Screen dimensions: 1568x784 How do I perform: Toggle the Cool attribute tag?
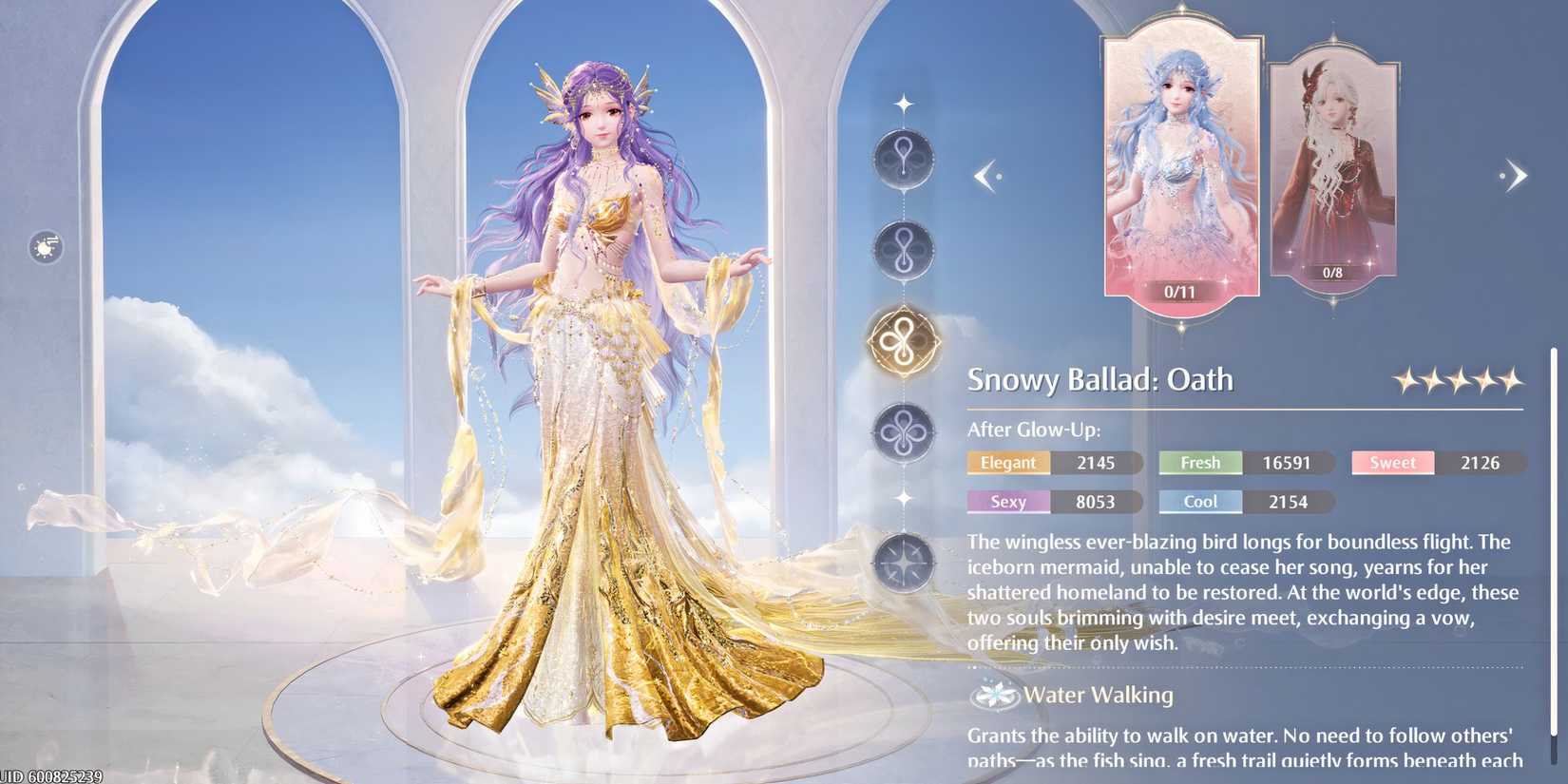[x=1199, y=502]
